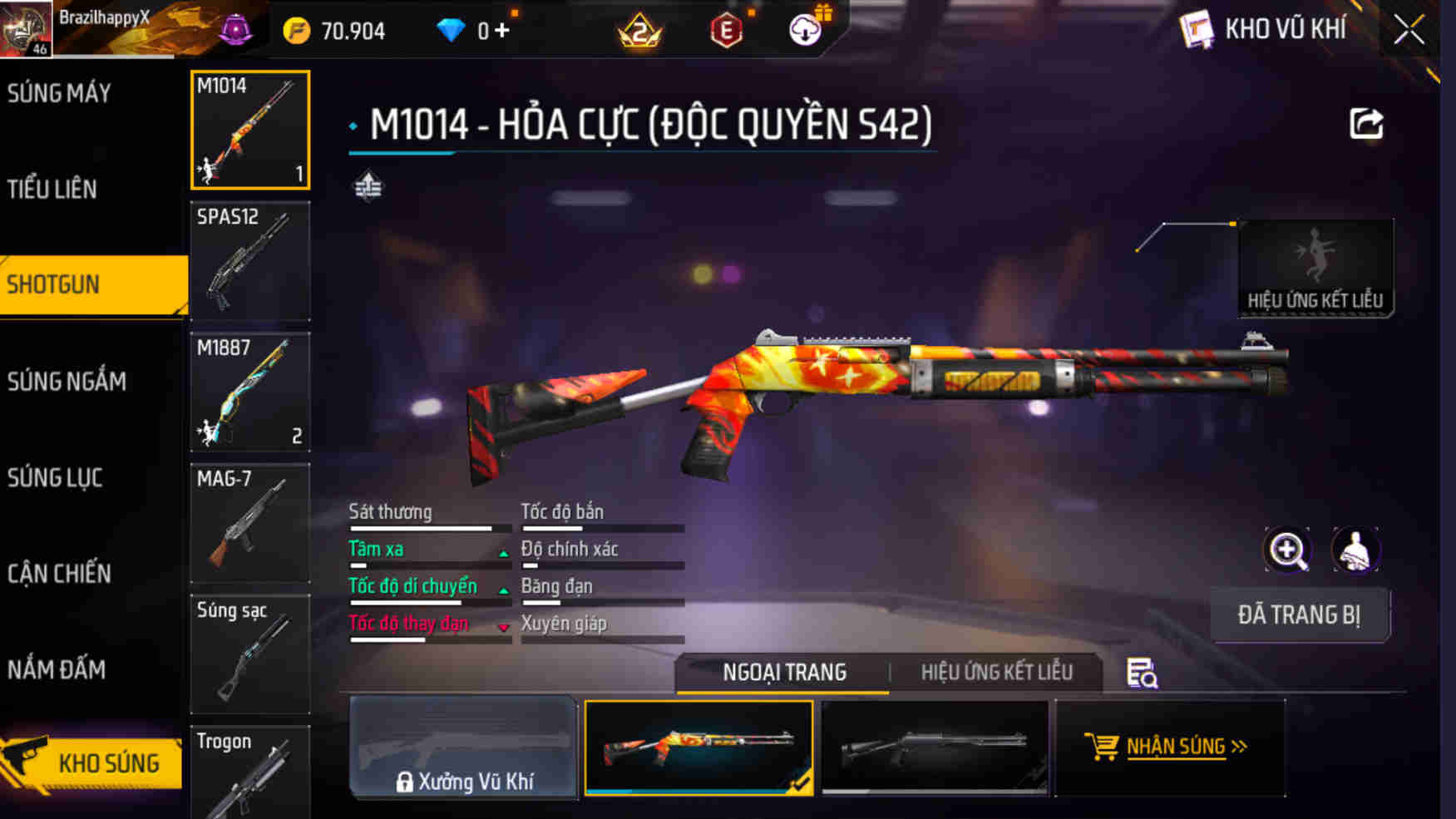The image size is (1456, 819).
Task: Select the Súng sạc weapon tile
Action: 249,654
